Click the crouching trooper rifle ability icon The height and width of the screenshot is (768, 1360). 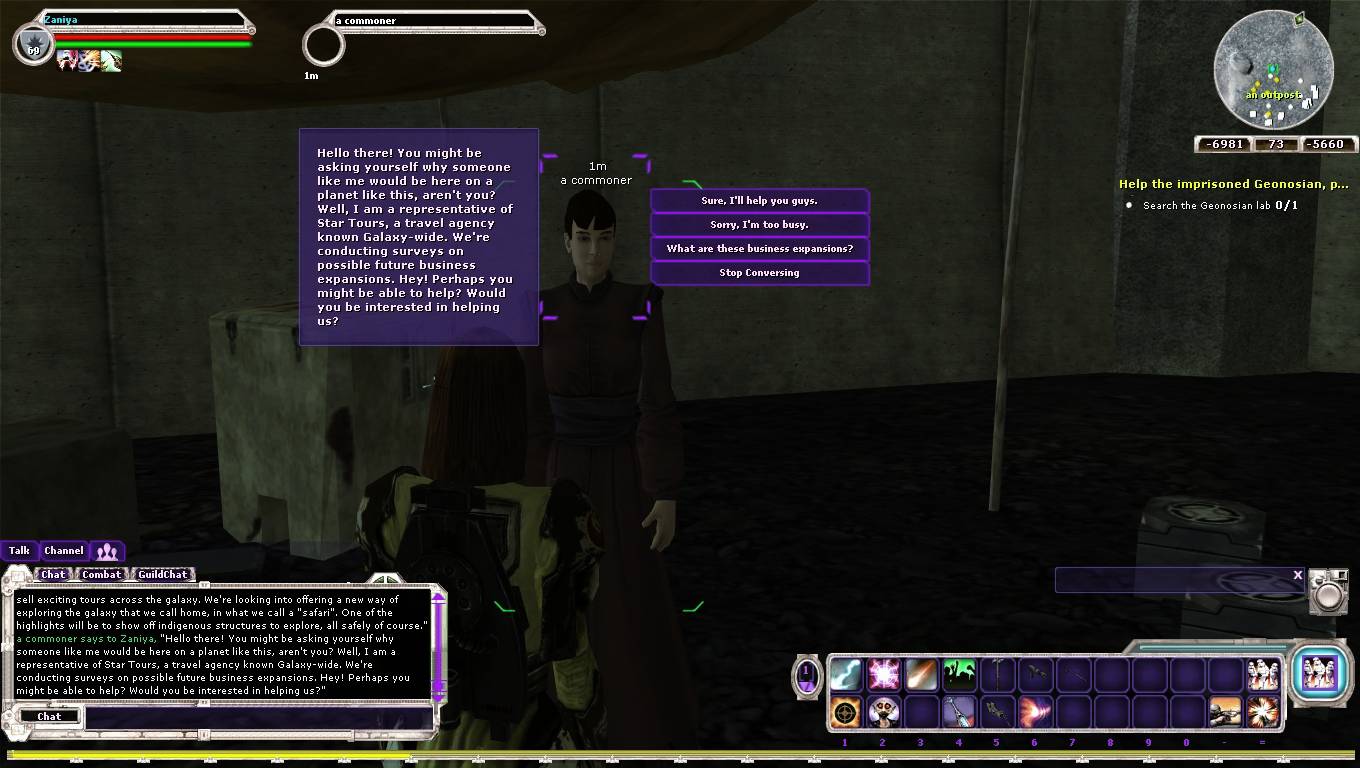tap(1227, 712)
